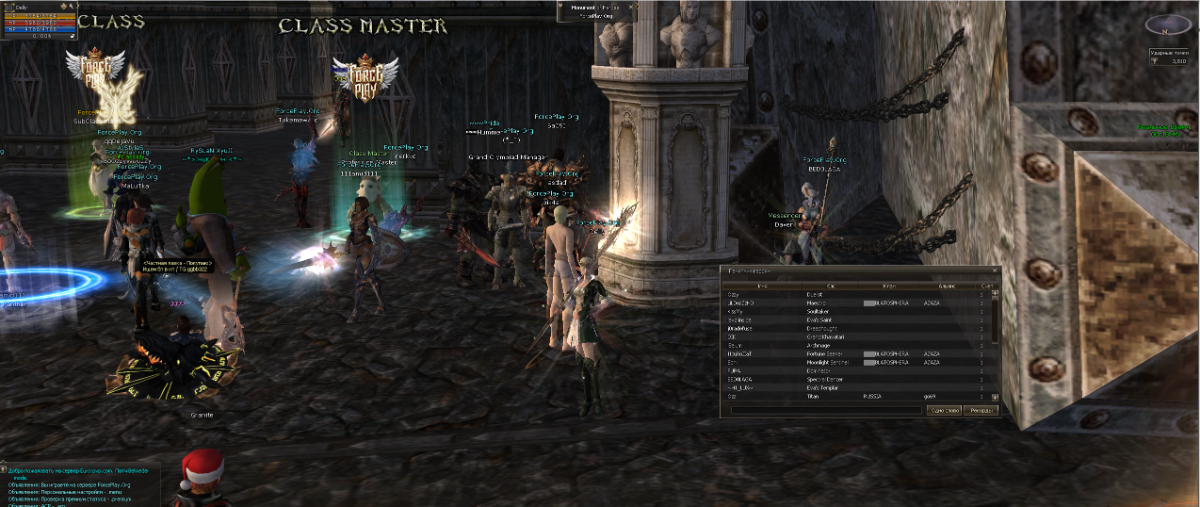Sort the player list by clan column
The width and height of the screenshot is (1200, 507).
point(888,286)
